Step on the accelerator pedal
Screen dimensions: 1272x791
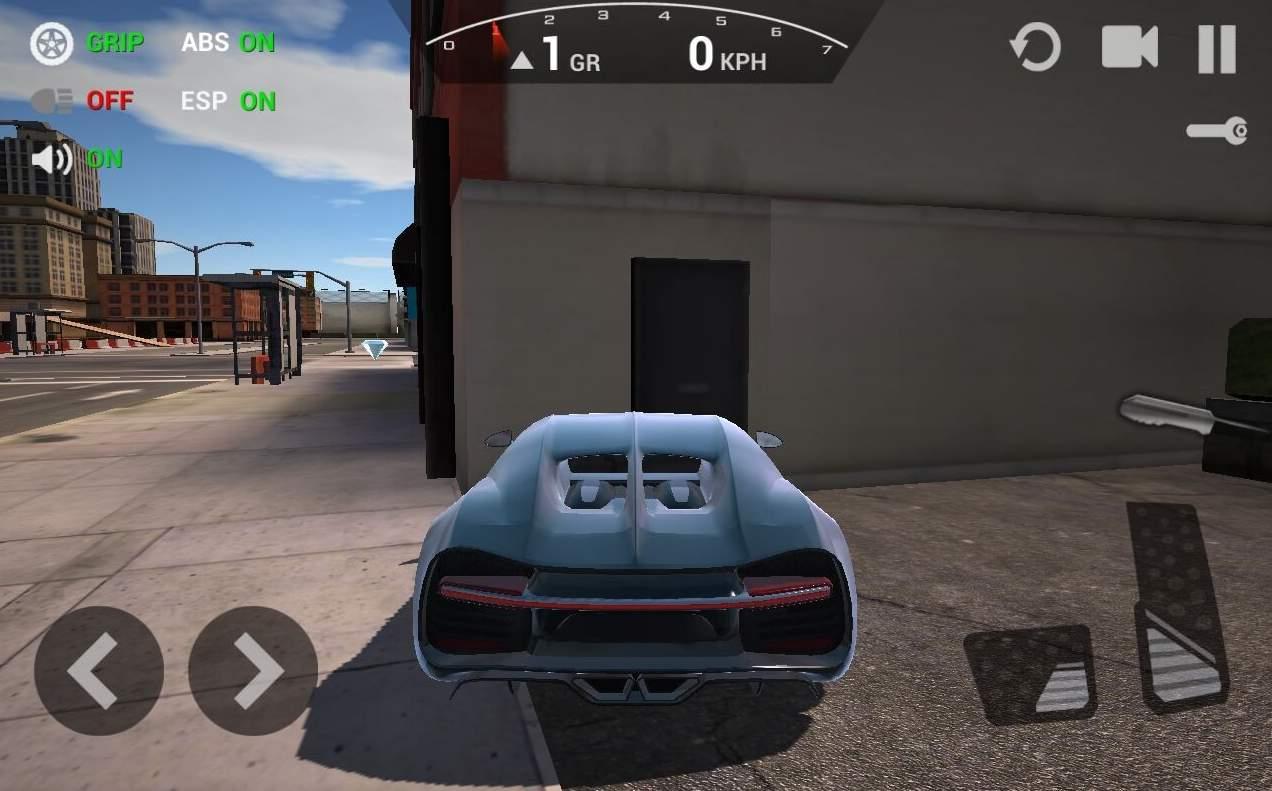pyautogui.click(x=1177, y=607)
